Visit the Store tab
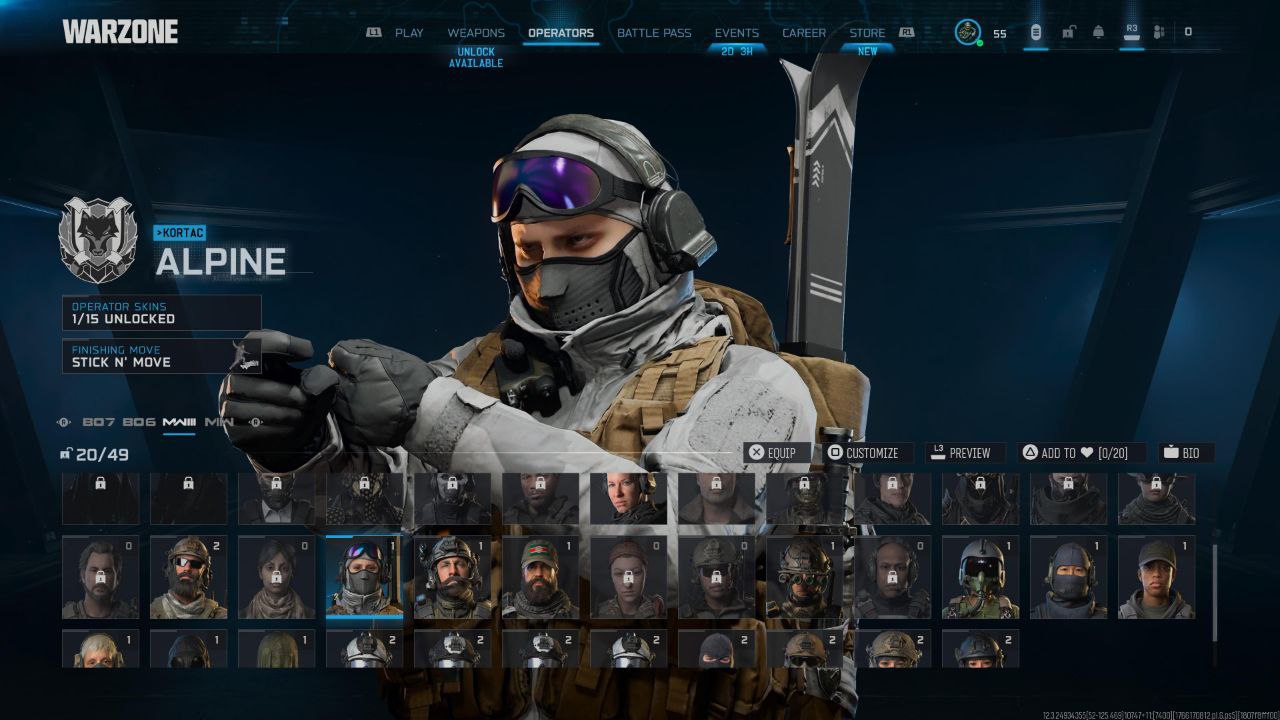The image size is (1280, 720). [x=867, y=33]
